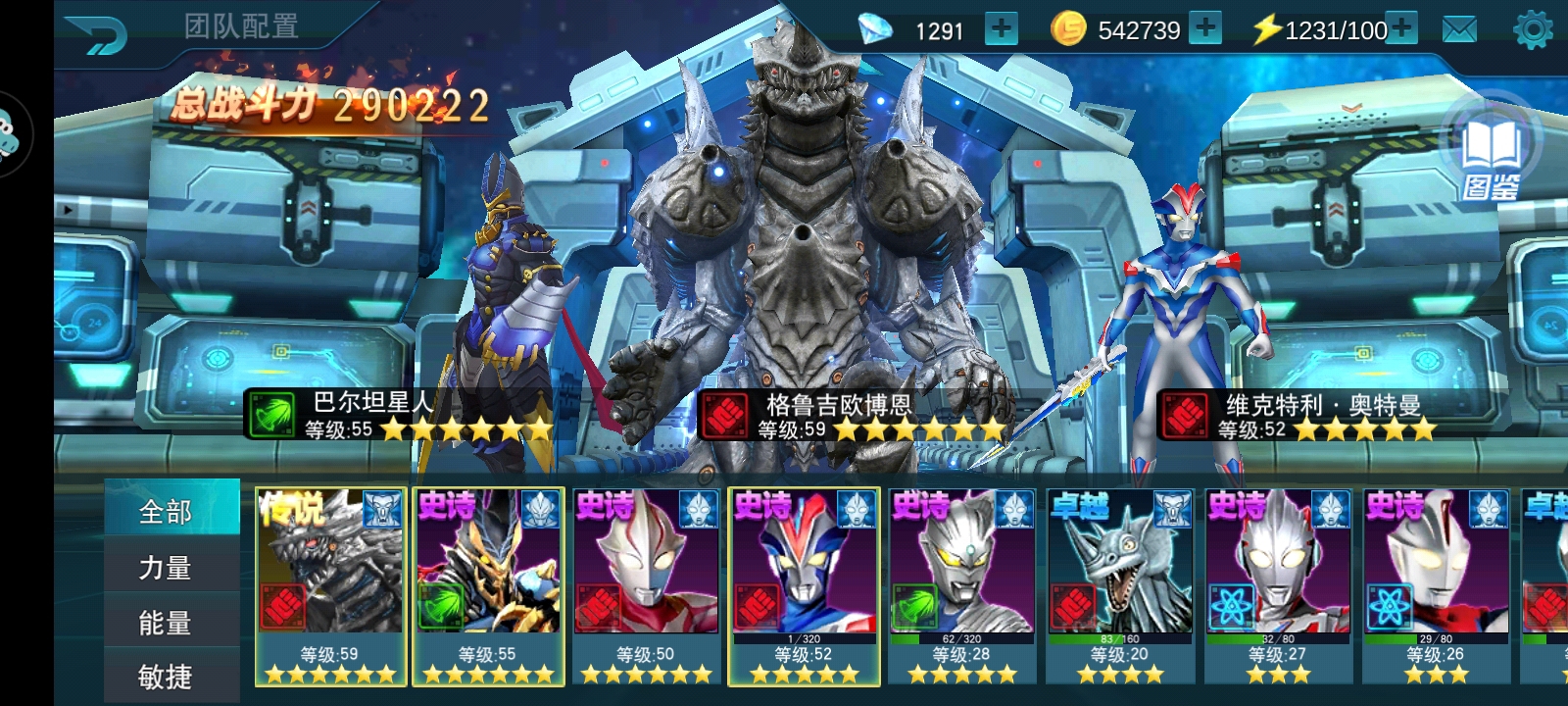Refill energy with the plus button
The image size is (1568, 706).
click(x=1402, y=28)
